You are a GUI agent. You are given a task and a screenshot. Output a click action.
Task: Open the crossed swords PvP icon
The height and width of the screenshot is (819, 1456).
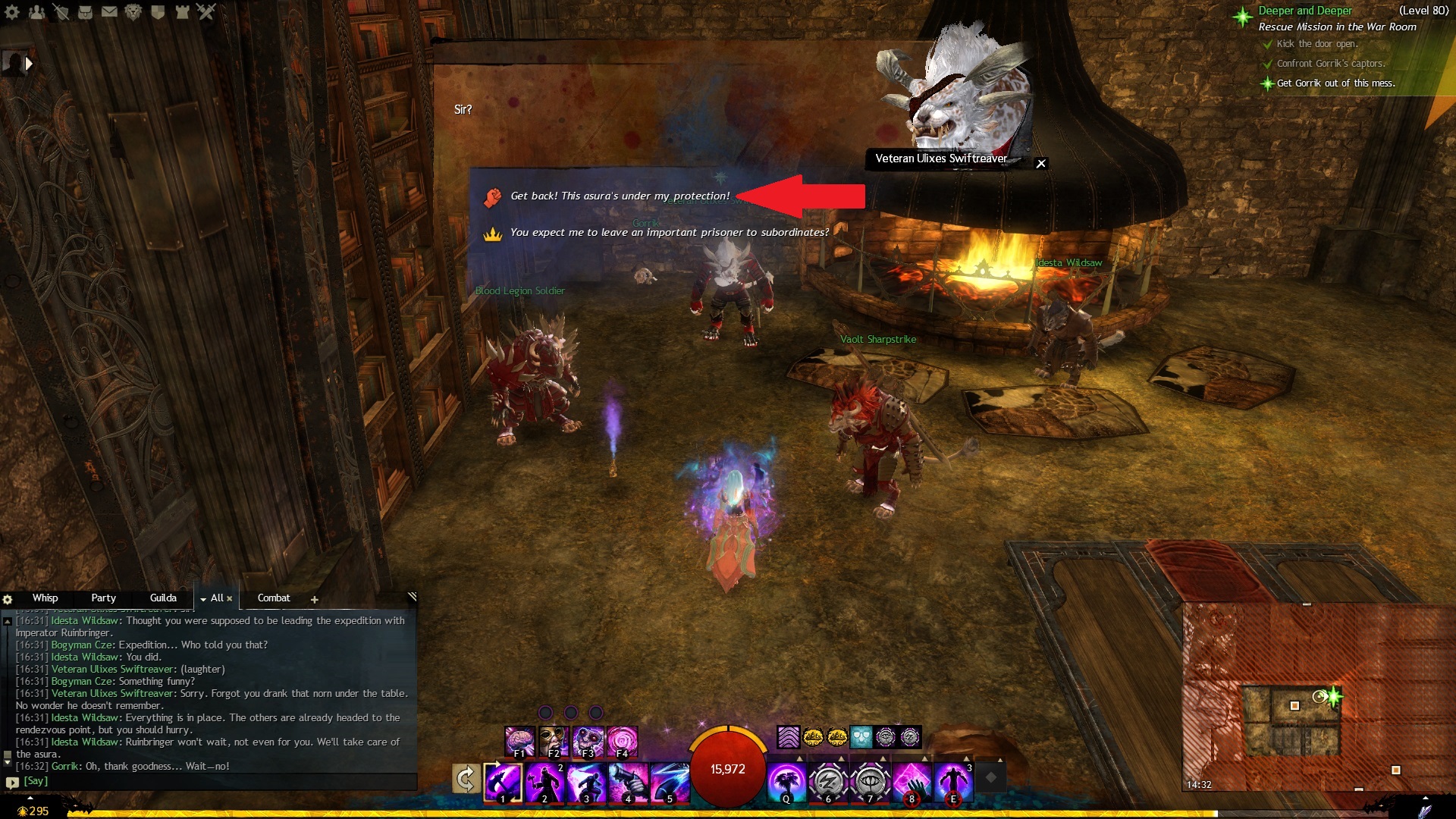click(x=206, y=11)
